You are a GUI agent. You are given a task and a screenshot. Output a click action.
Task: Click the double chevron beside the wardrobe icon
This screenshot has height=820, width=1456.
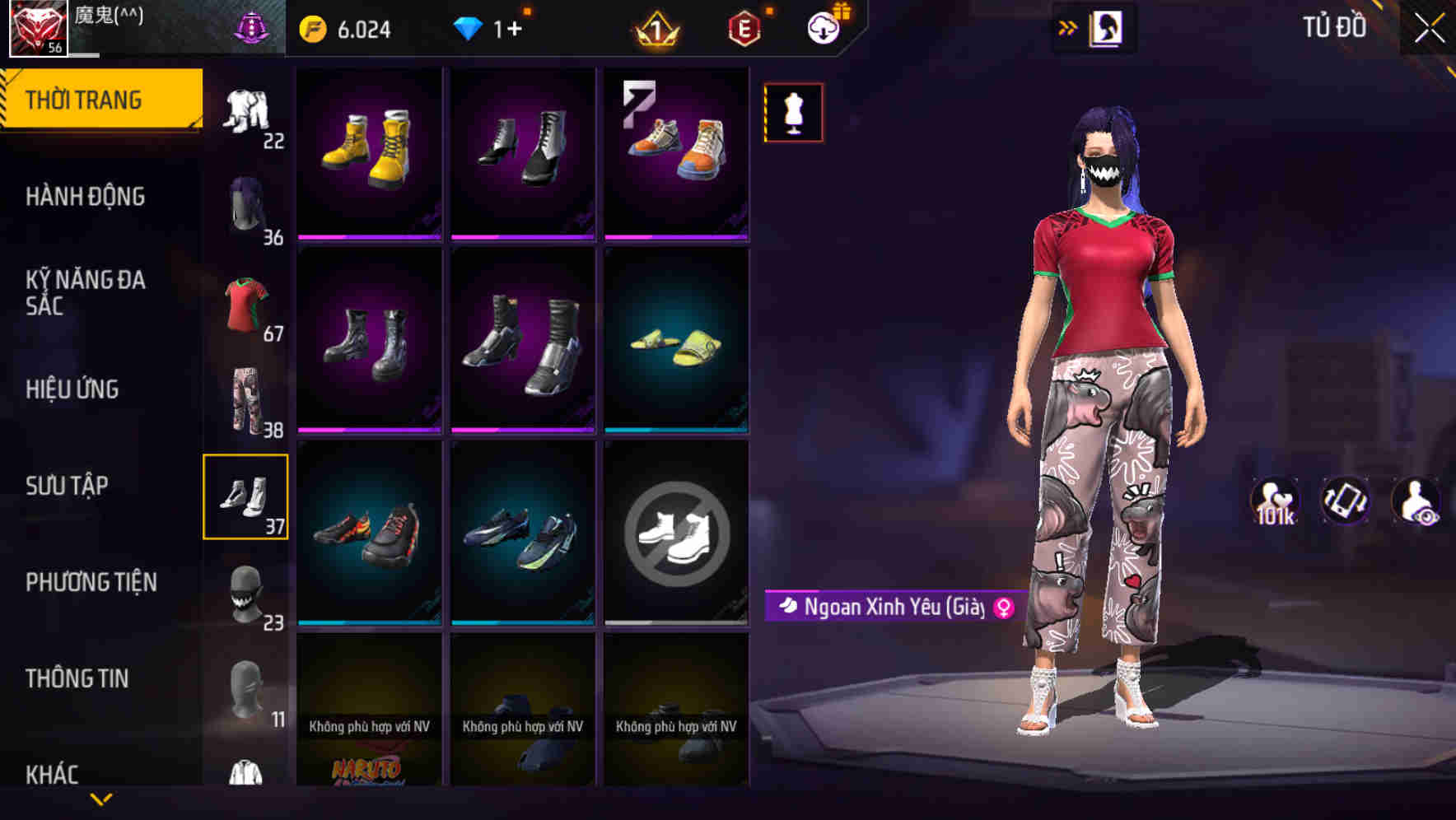1068,27
